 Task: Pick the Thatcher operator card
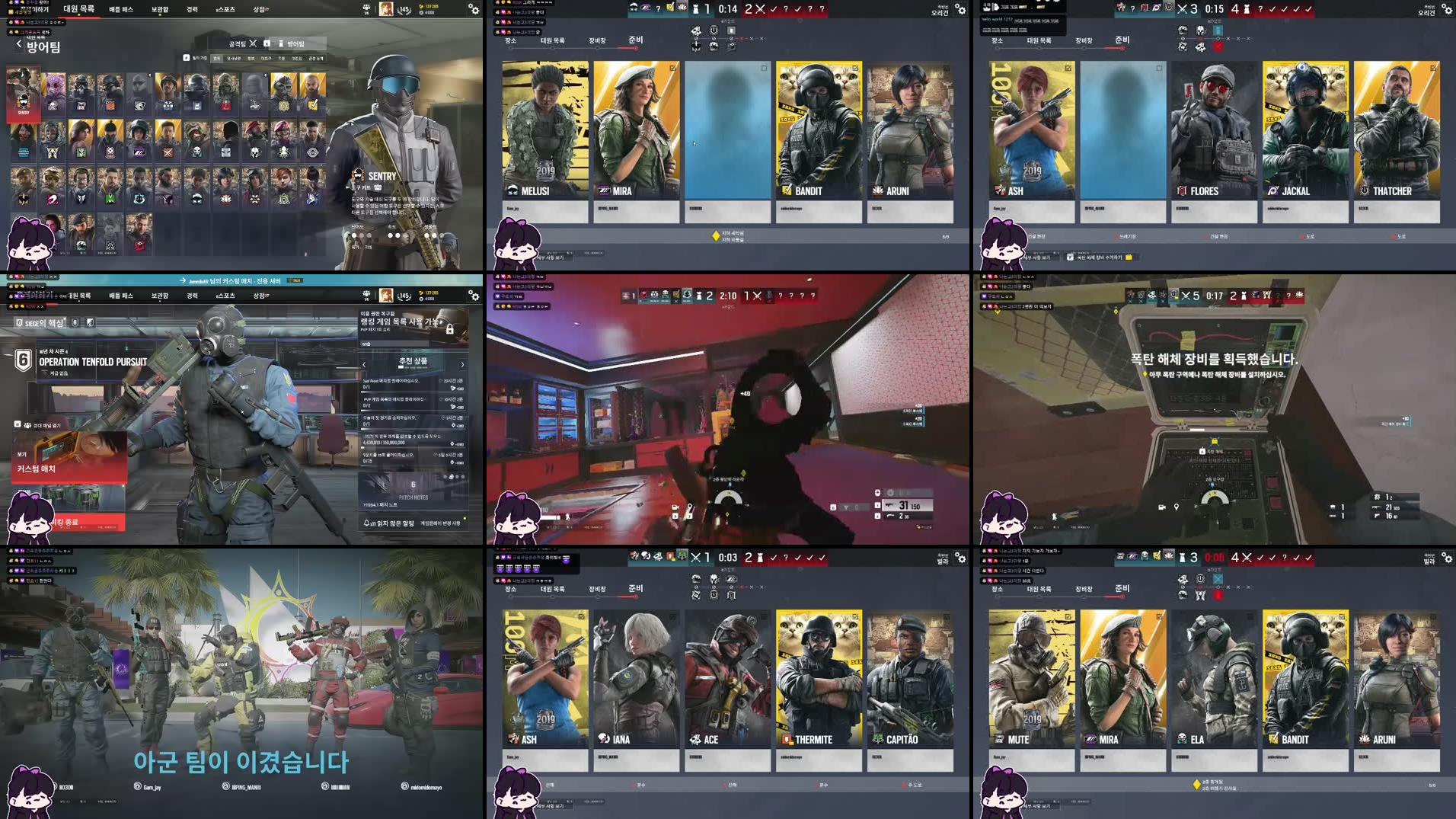[x=1397, y=130]
